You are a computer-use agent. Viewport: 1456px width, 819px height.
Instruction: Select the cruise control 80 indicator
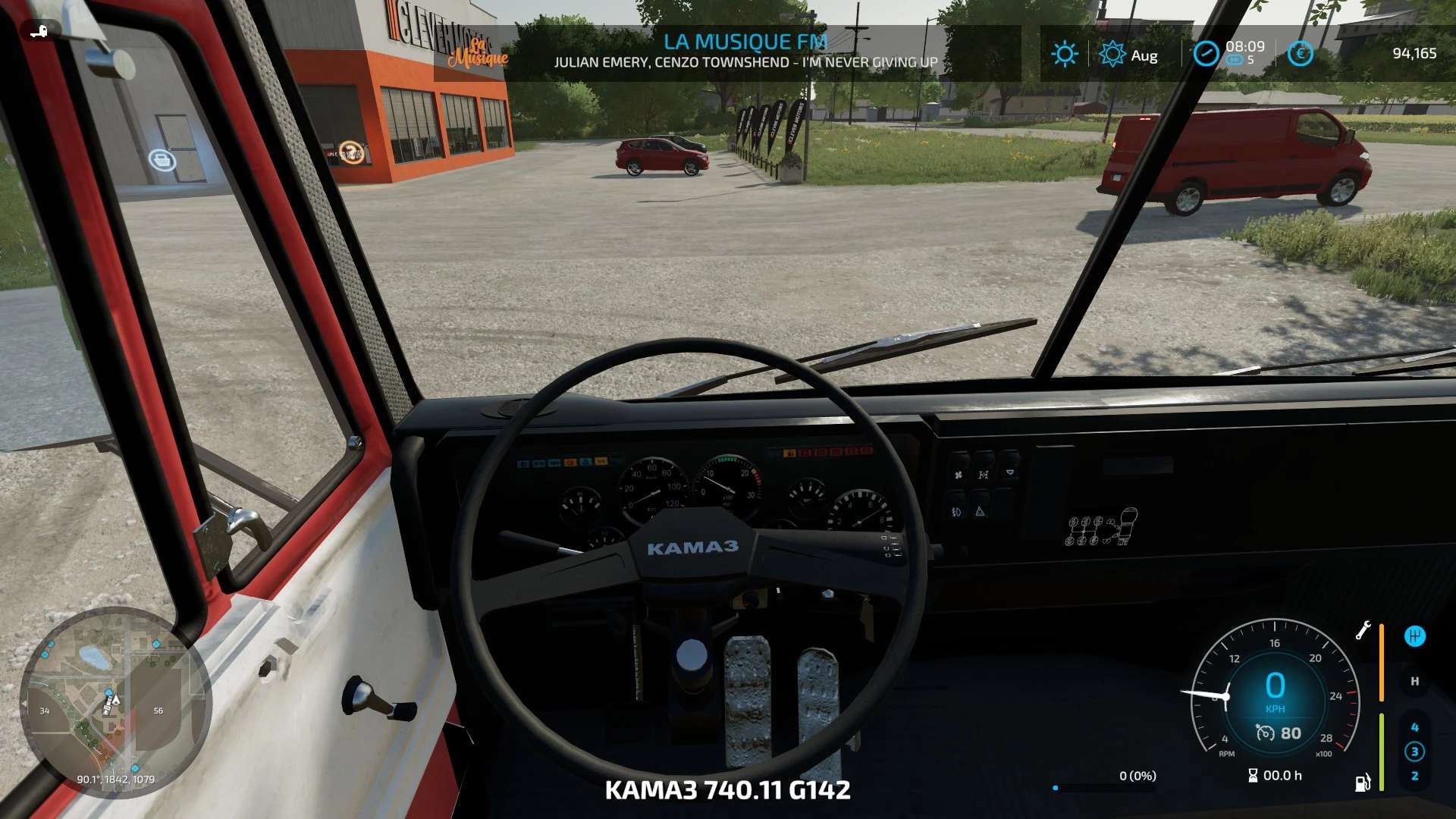click(1279, 733)
